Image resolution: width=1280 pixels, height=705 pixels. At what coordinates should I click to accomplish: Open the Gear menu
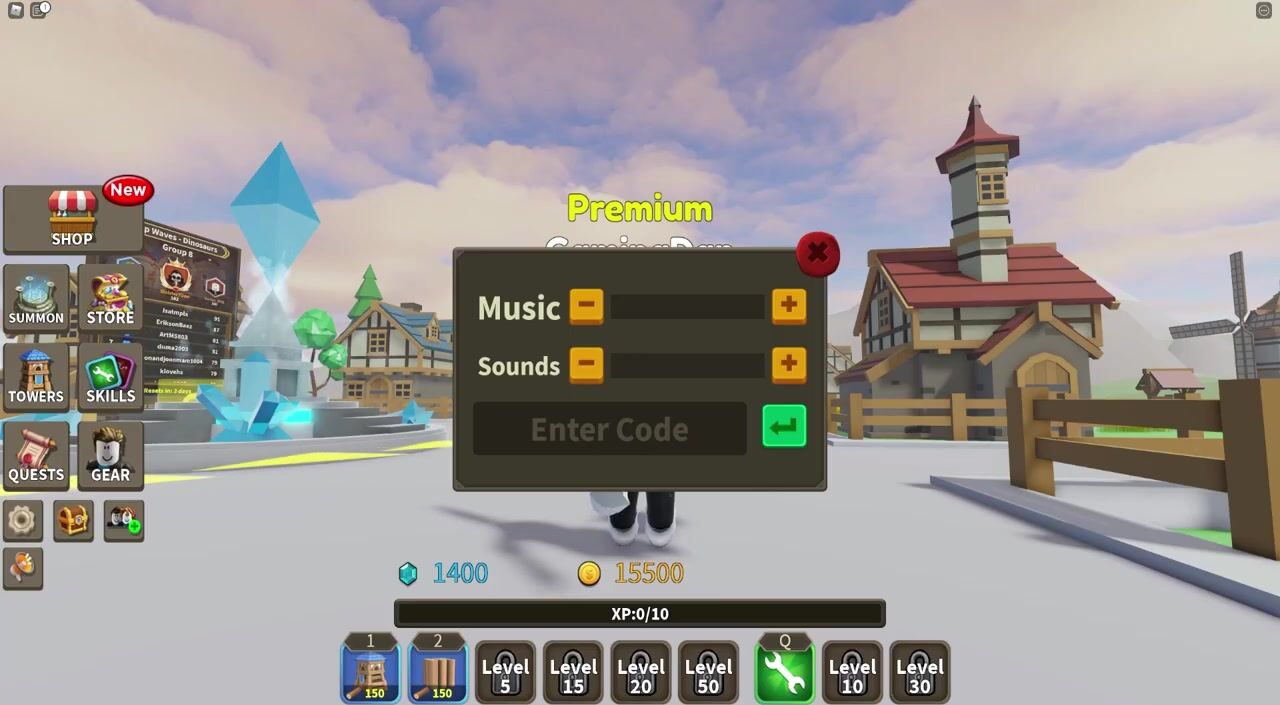pyautogui.click(x=110, y=455)
